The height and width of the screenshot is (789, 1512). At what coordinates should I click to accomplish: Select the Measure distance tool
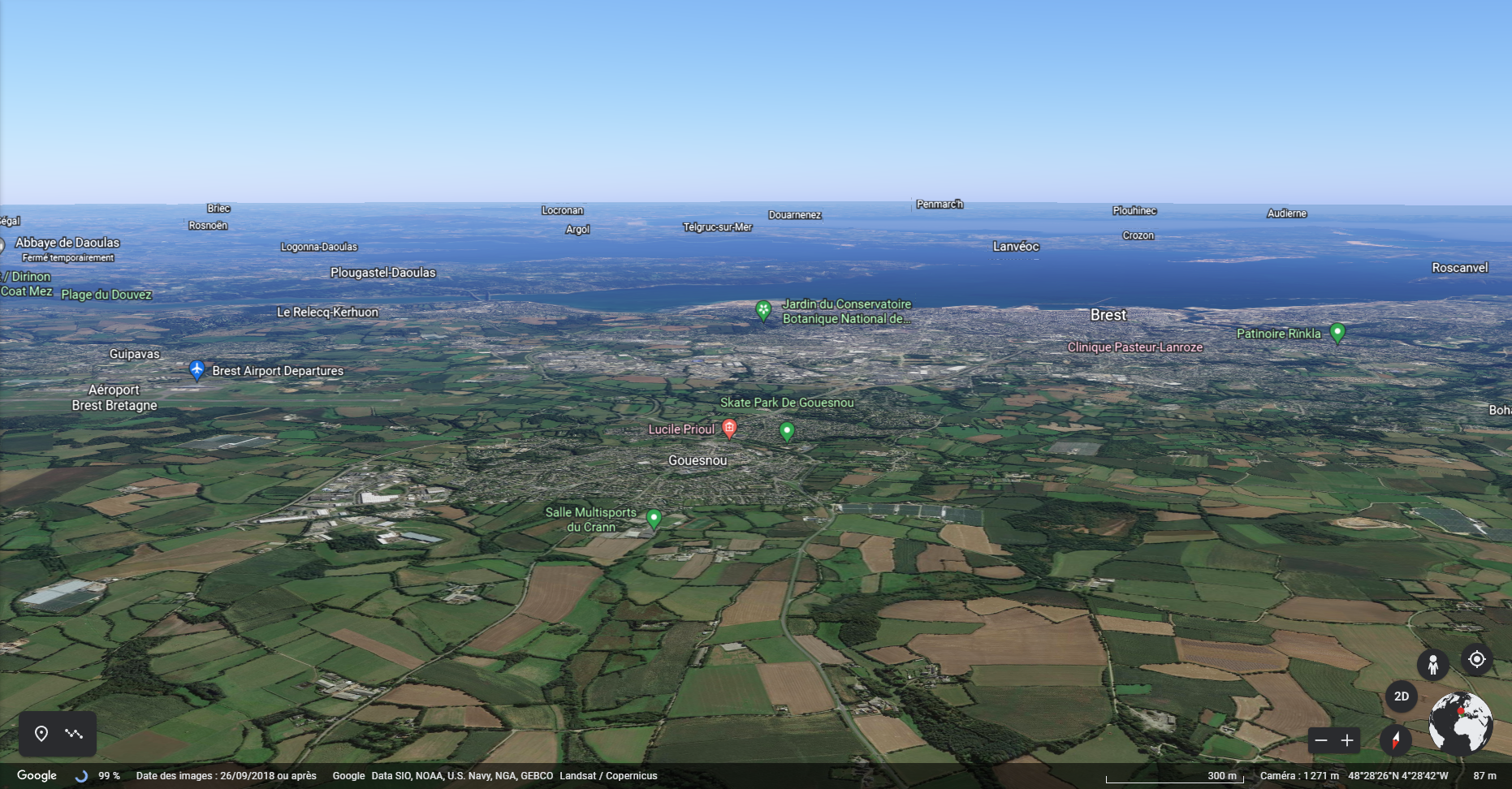tap(75, 733)
